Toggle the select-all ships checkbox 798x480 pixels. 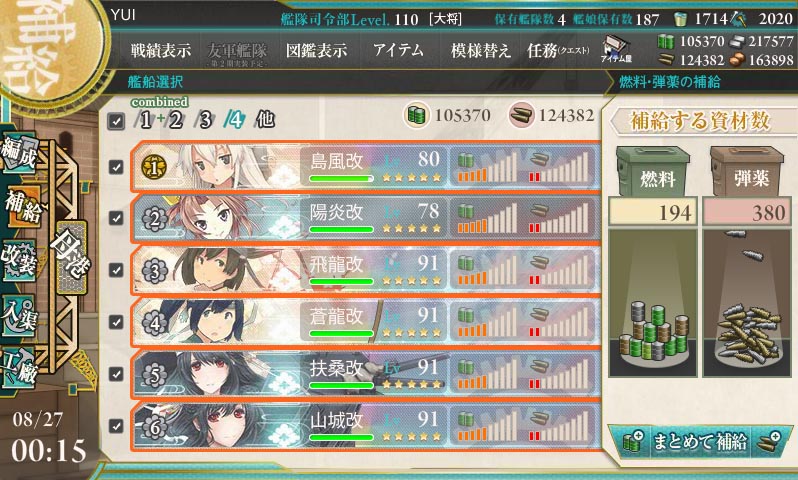point(116,121)
